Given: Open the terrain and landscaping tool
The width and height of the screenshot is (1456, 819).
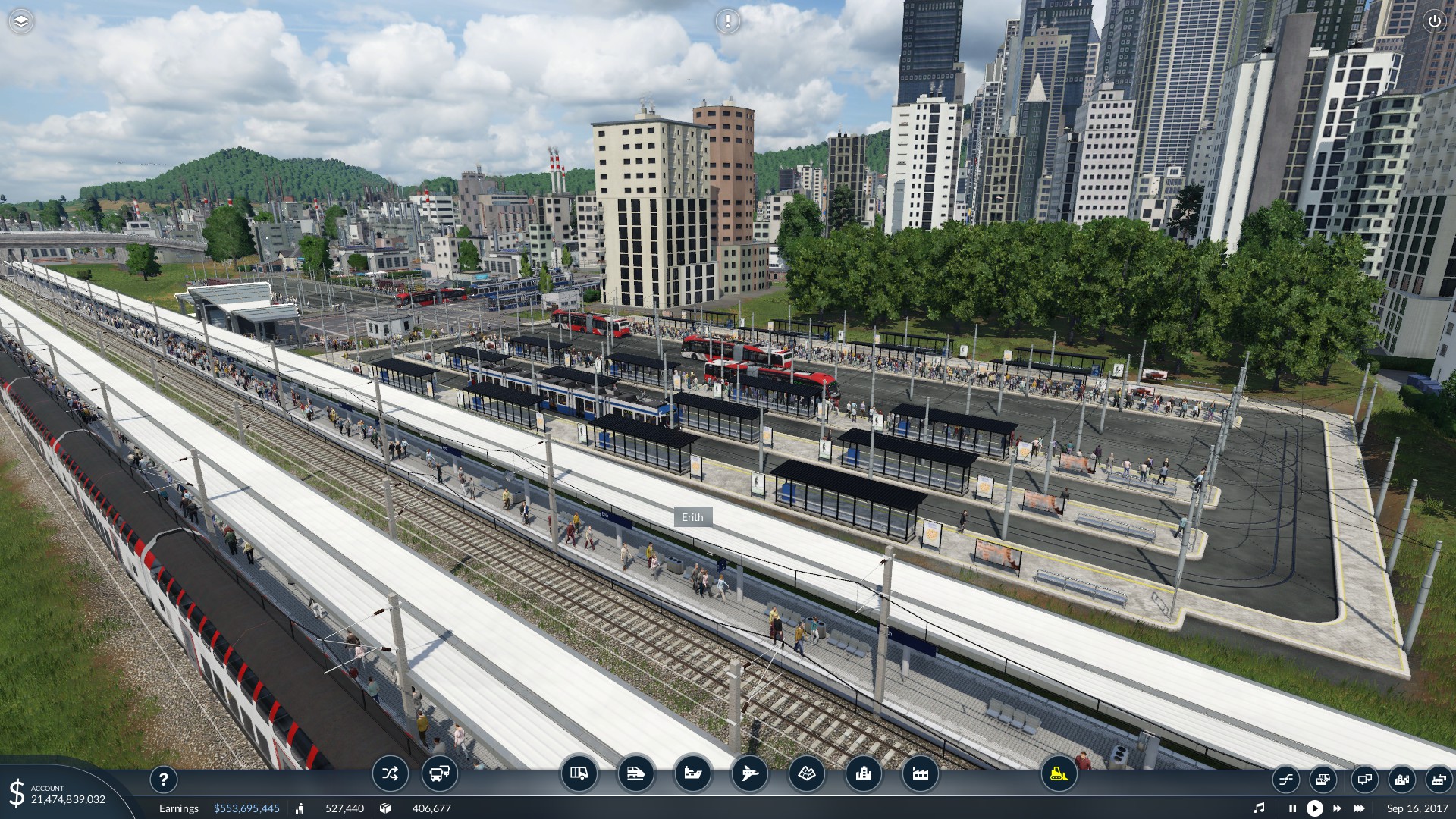Looking at the screenshot, I should (806, 774).
